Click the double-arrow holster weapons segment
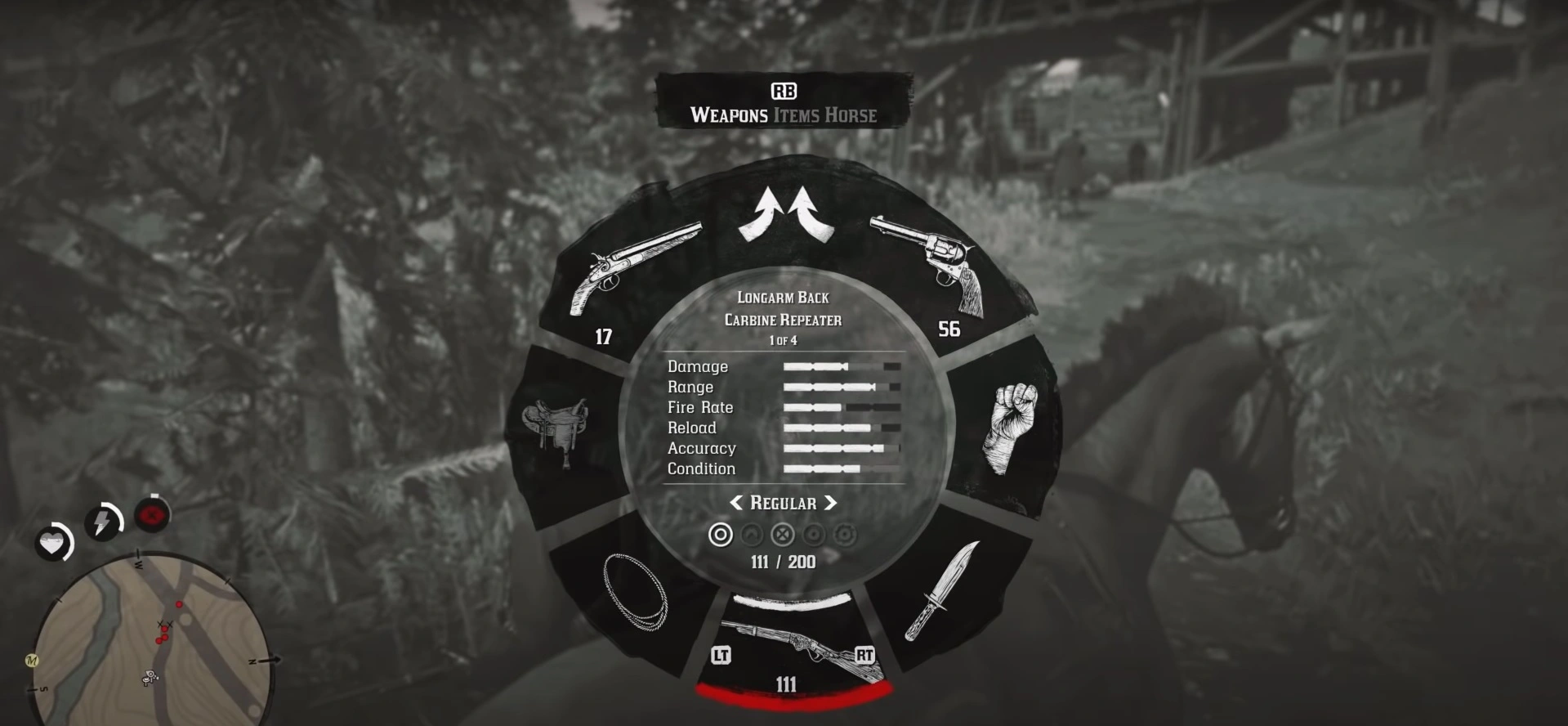 tap(784, 213)
